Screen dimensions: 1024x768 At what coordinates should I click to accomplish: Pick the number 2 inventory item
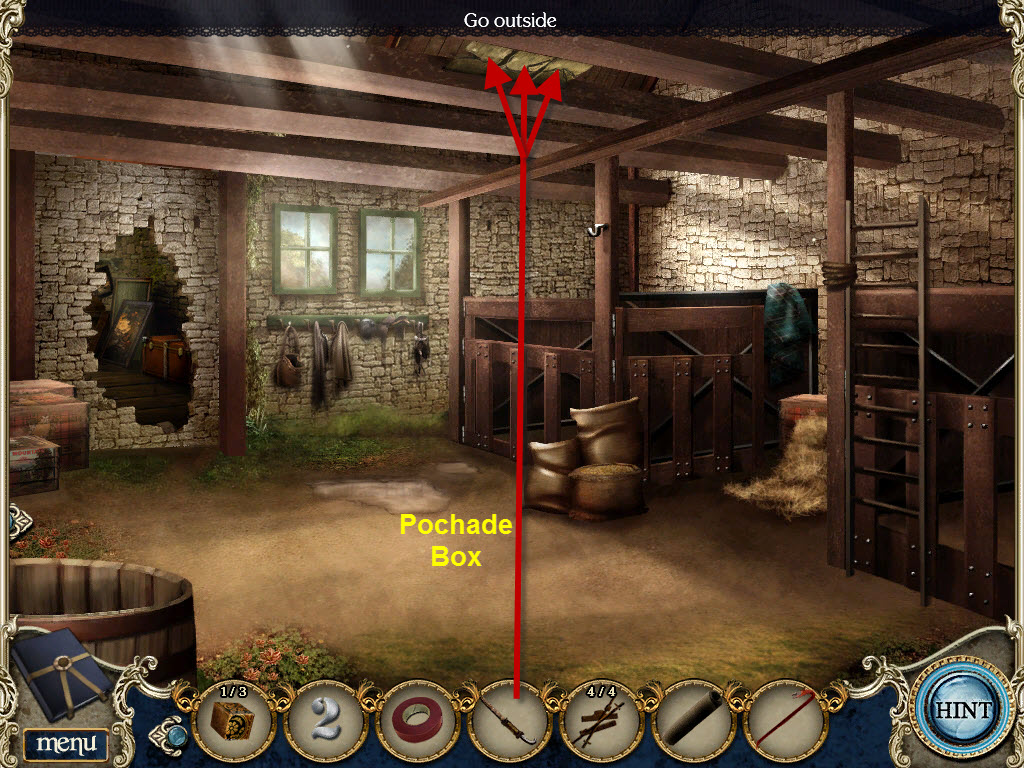click(x=325, y=721)
